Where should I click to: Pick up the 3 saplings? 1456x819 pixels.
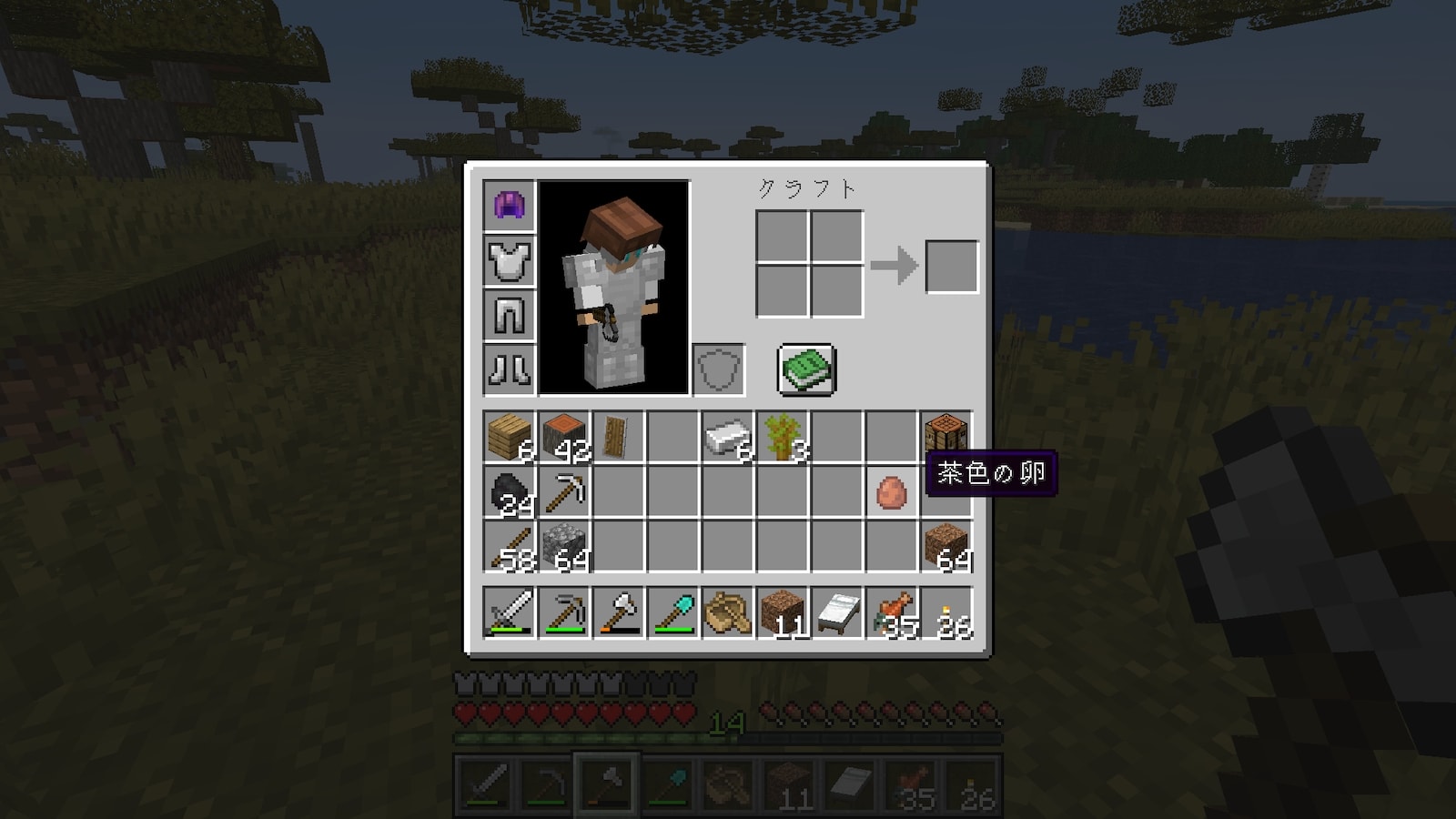(x=783, y=437)
